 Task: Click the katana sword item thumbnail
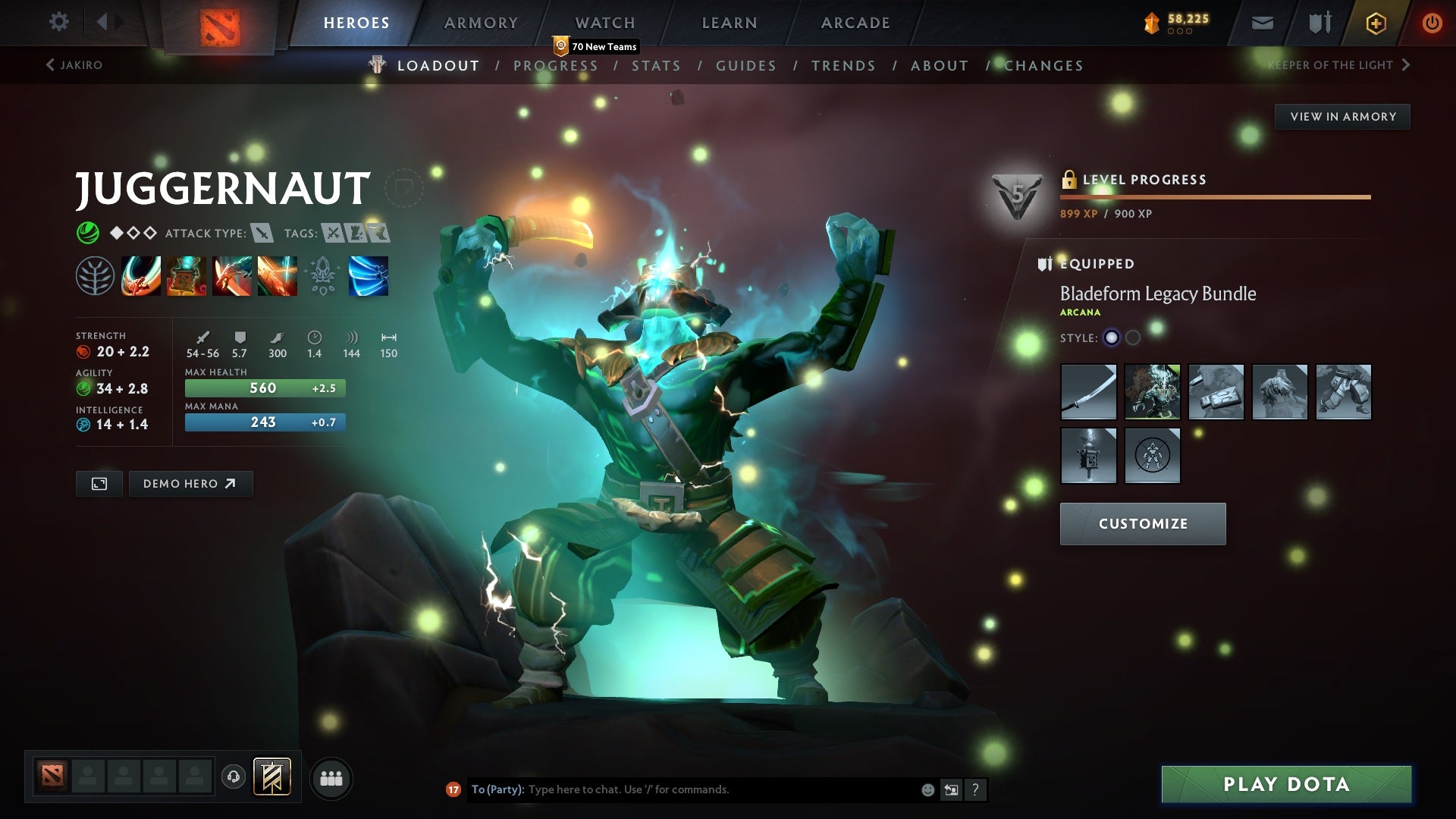tap(1089, 392)
